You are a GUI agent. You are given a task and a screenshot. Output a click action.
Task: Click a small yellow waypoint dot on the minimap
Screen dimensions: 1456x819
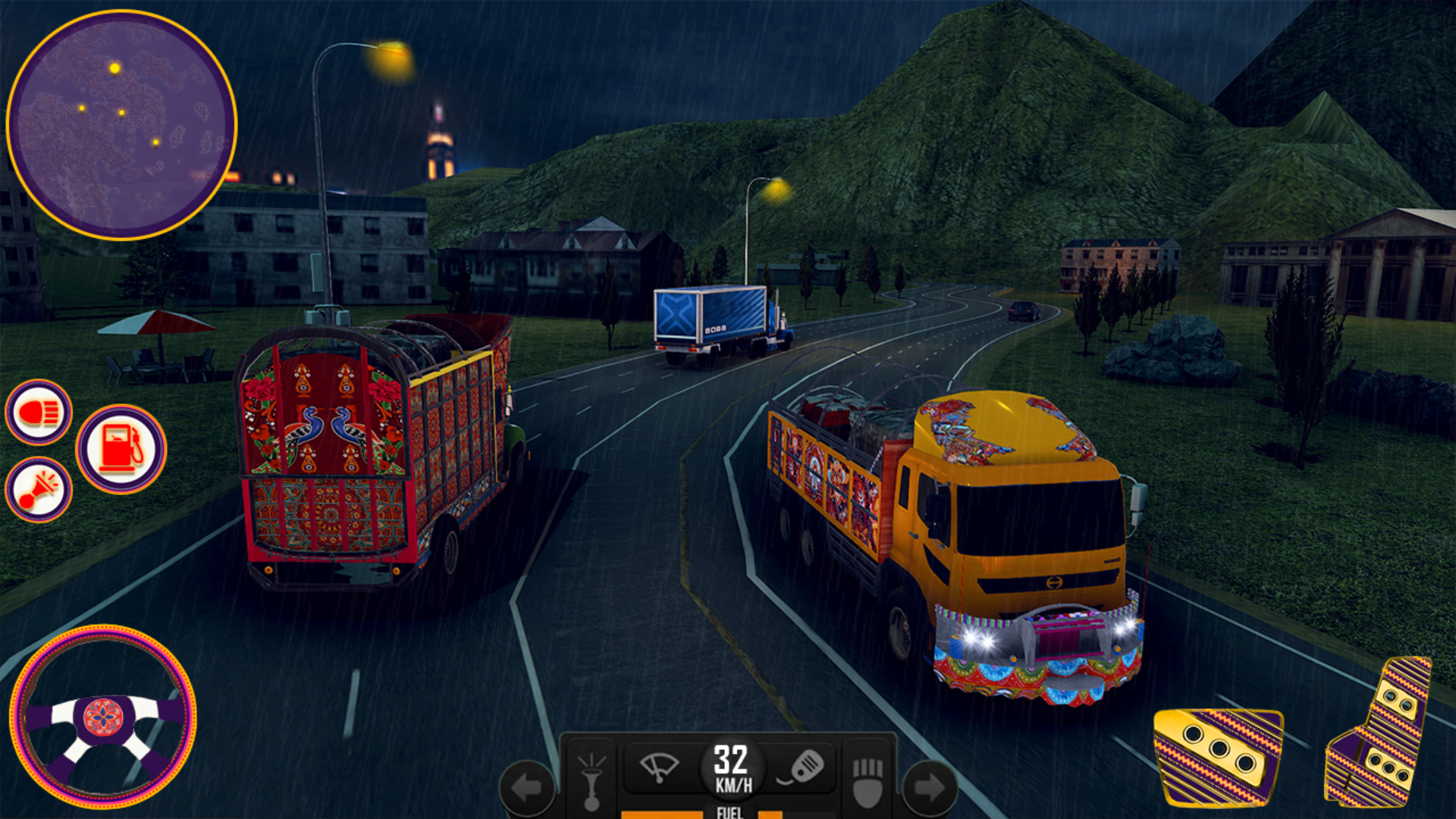pos(124,114)
